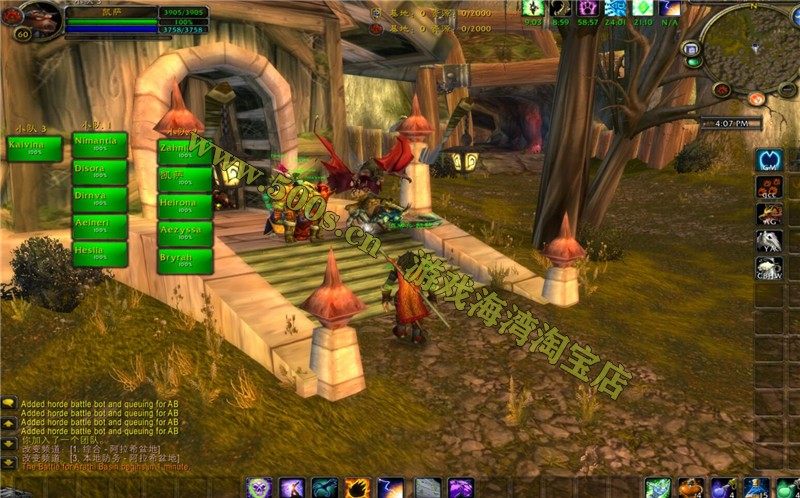Target Nimantia in the raid frames

(99, 145)
